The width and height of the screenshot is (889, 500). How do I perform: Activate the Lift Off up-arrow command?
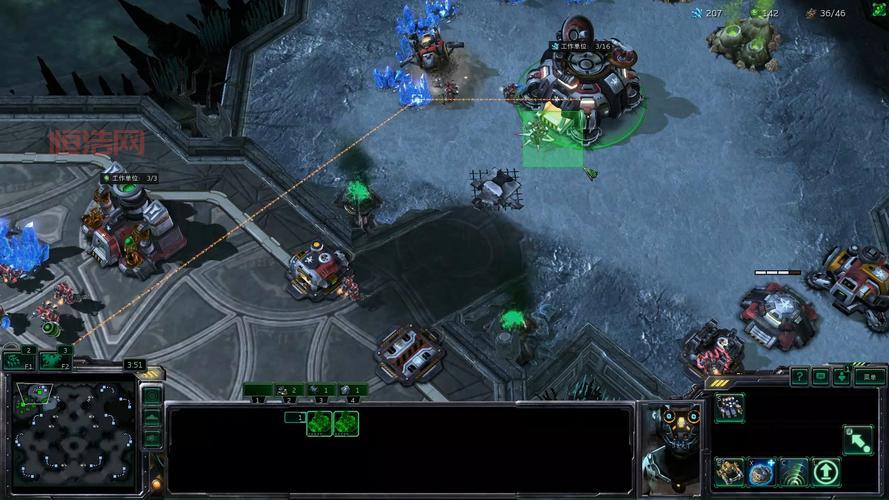(x=826, y=471)
